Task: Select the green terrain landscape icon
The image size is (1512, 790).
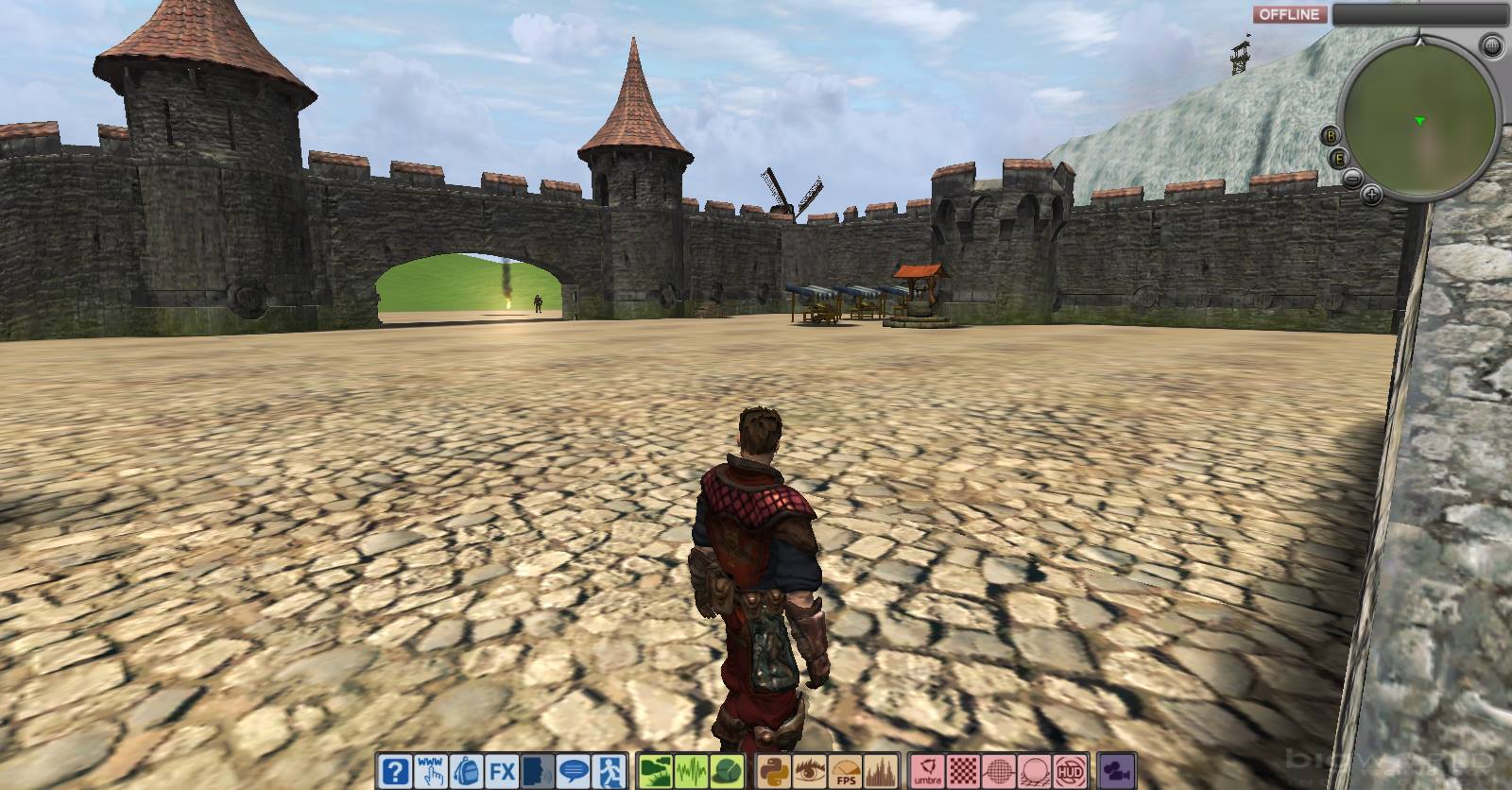Action: 654,770
